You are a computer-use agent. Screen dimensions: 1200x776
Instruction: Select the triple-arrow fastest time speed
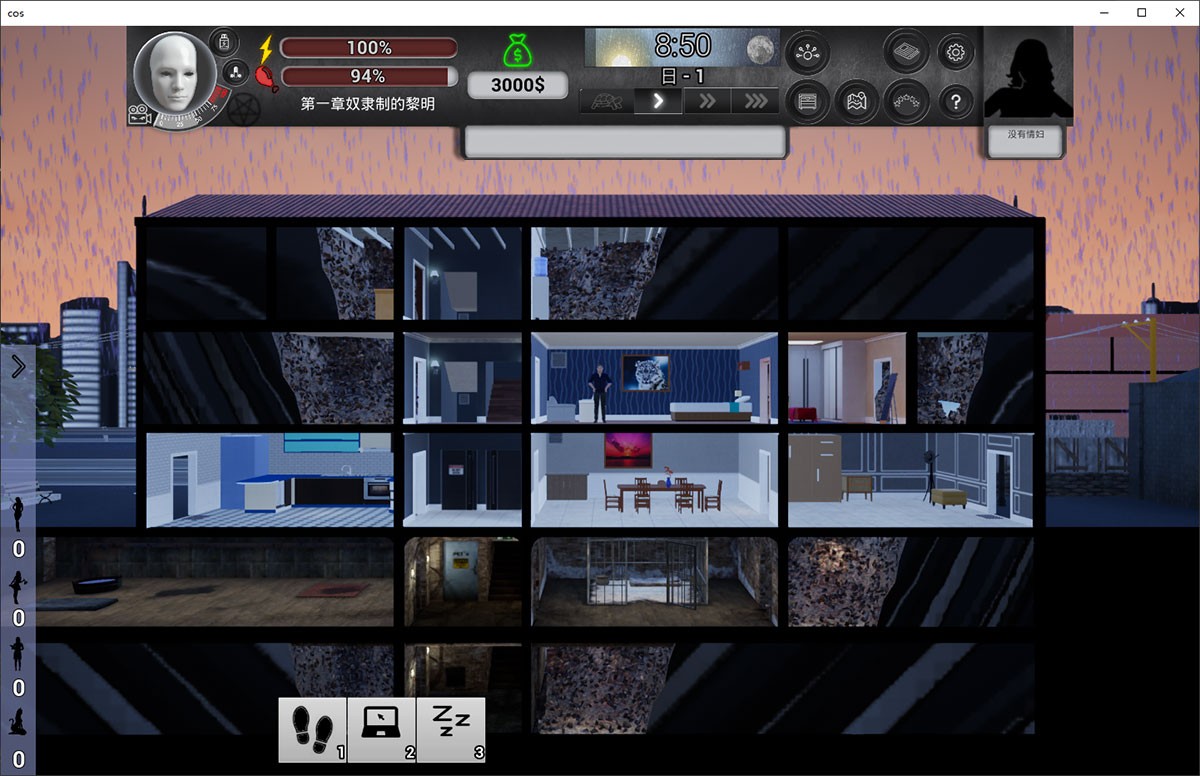[755, 101]
